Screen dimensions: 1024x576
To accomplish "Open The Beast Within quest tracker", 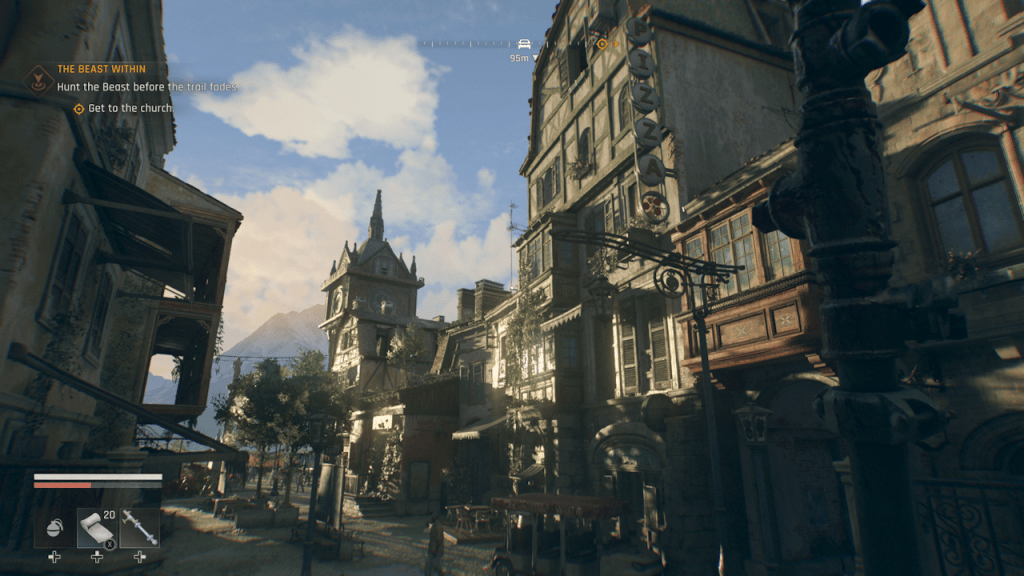I will pos(101,69).
